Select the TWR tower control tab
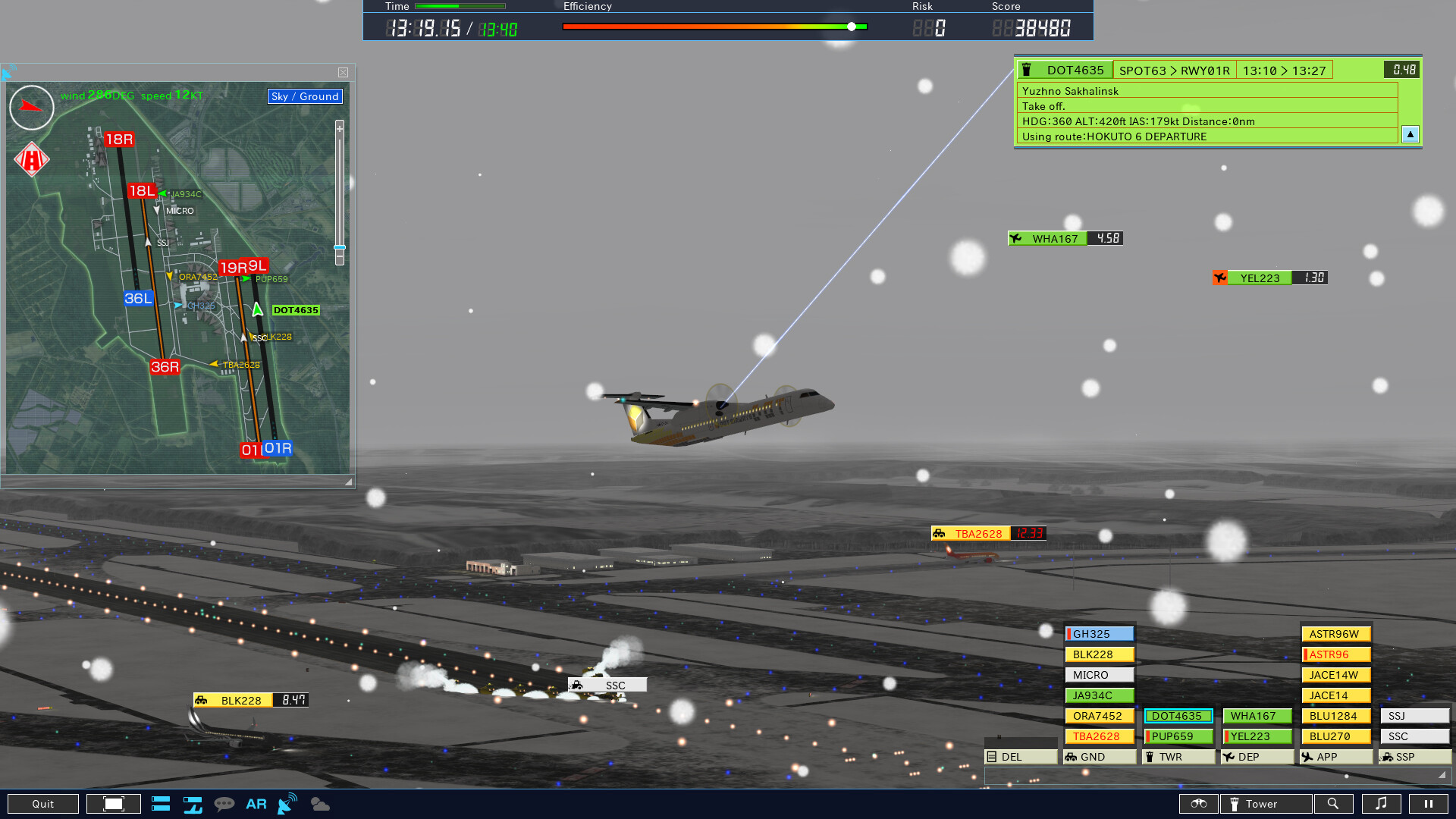The width and height of the screenshot is (1456, 819). click(x=1177, y=757)
